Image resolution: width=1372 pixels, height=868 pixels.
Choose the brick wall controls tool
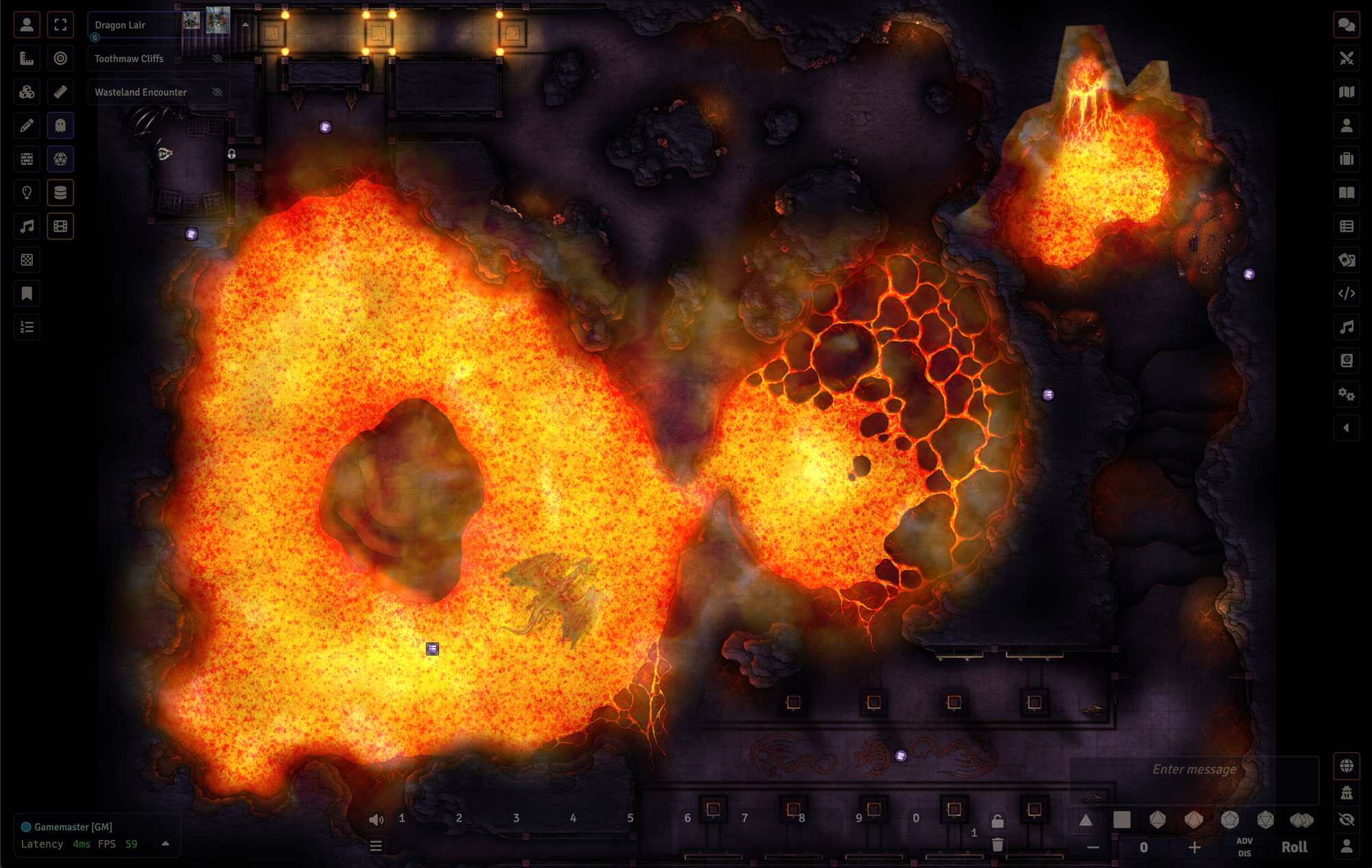coord(27,159)
